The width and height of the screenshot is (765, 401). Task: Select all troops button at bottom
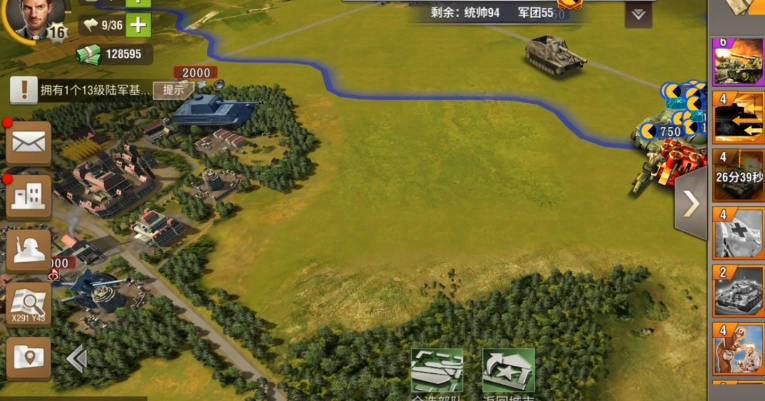click(437, 374)
